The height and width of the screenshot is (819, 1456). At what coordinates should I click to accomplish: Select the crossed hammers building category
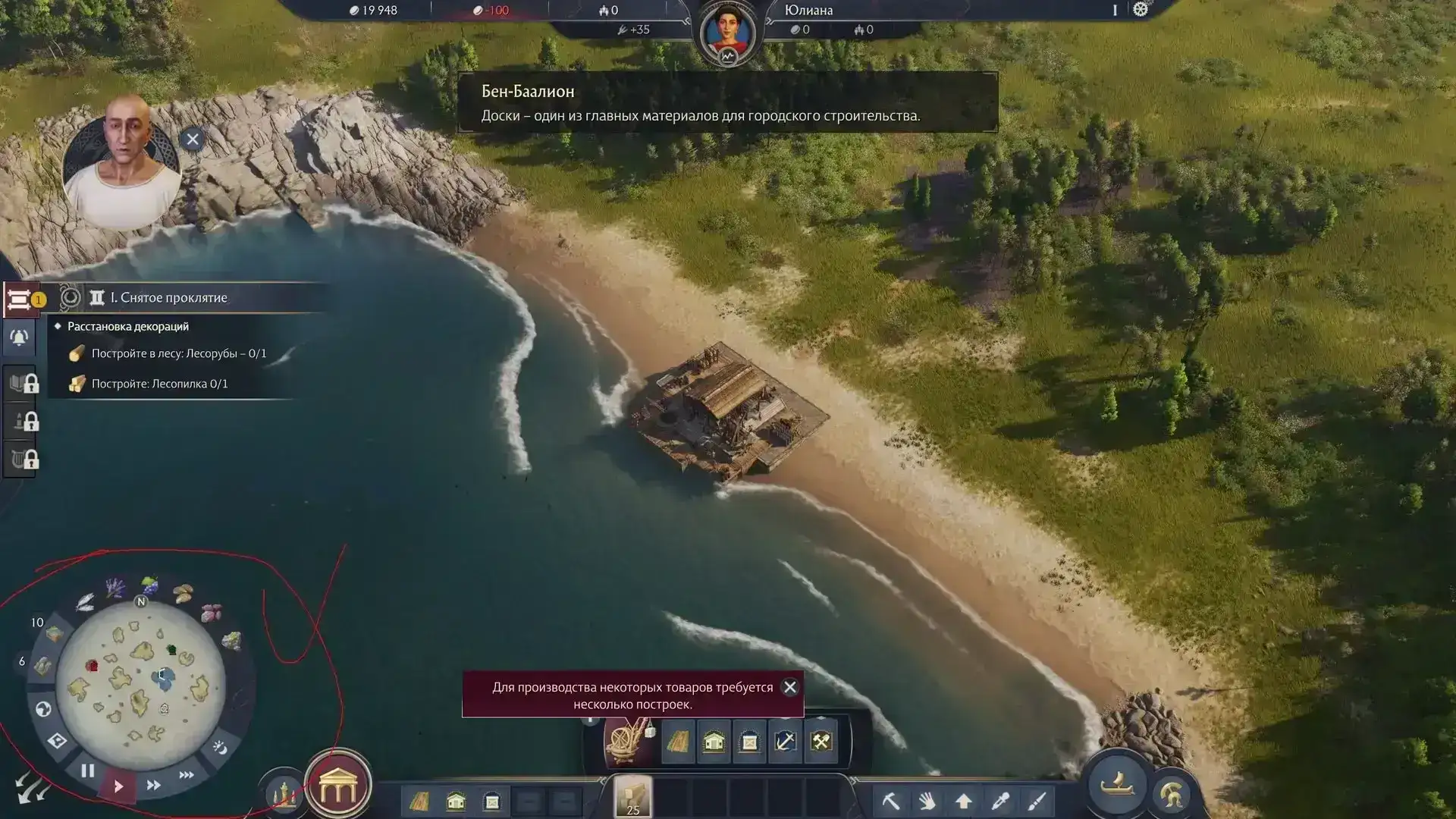[821, 741]
